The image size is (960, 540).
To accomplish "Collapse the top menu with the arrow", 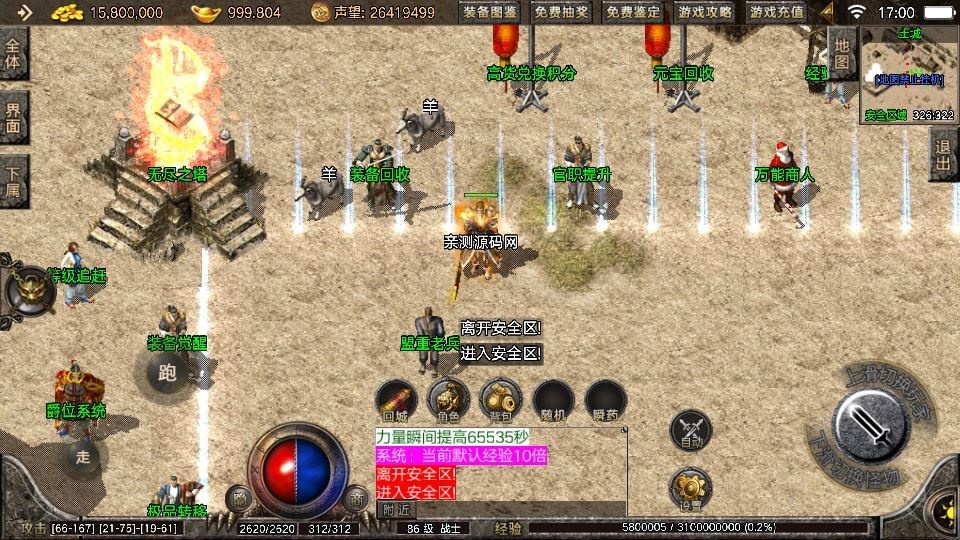I will 825,13.
